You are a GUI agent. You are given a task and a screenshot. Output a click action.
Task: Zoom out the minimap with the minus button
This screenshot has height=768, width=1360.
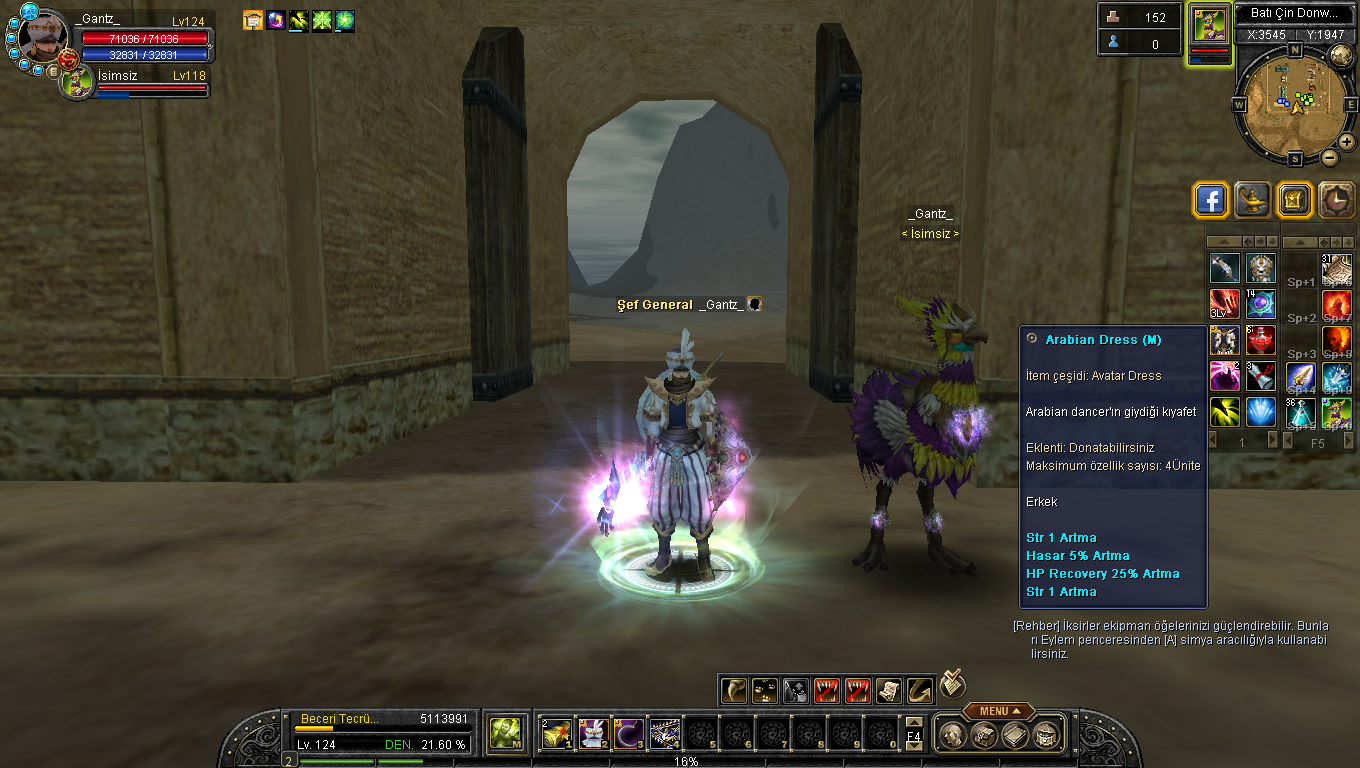point(1330,157)
